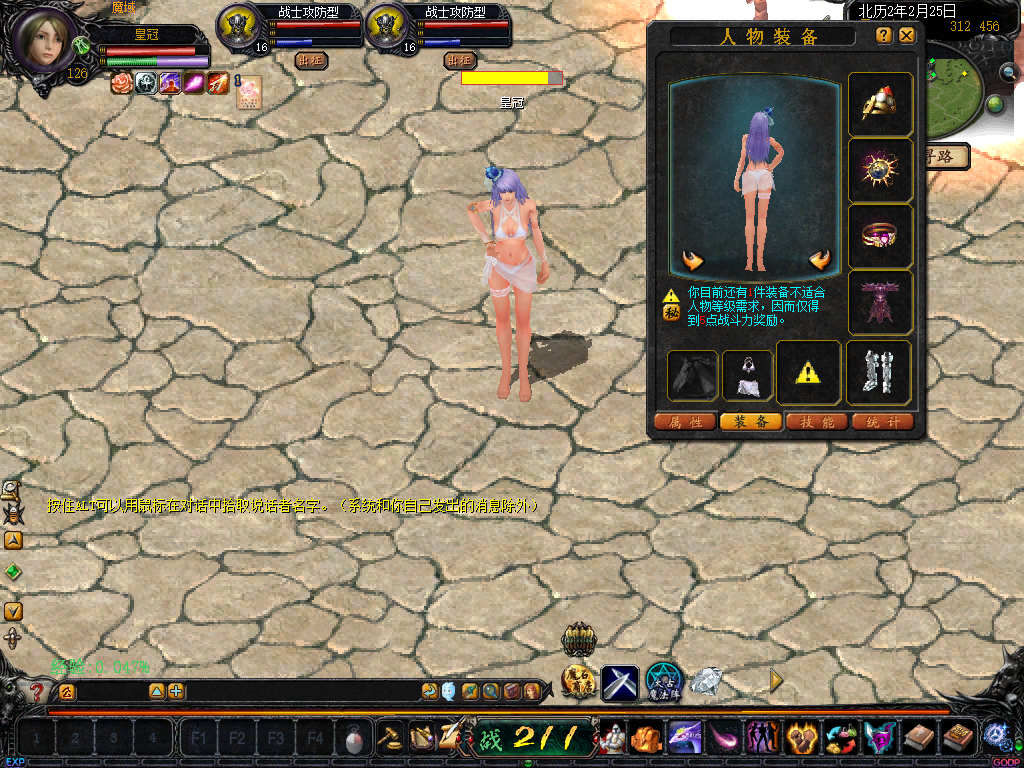Click the first pet's 出征 button
Screen dimensions: 1024x768
[311, 59]
